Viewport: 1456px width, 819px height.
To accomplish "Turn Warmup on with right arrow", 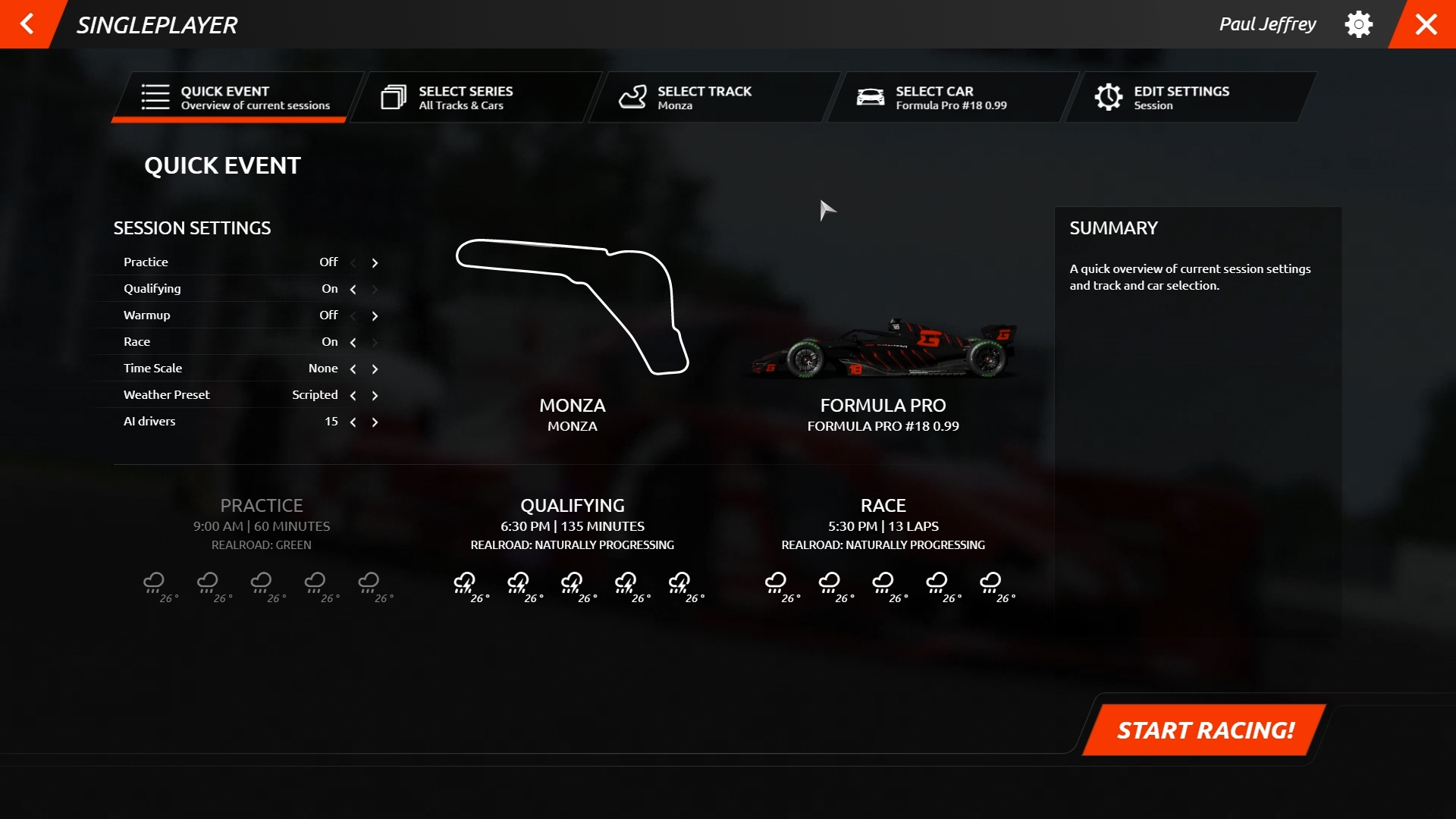I will point(375,316).
